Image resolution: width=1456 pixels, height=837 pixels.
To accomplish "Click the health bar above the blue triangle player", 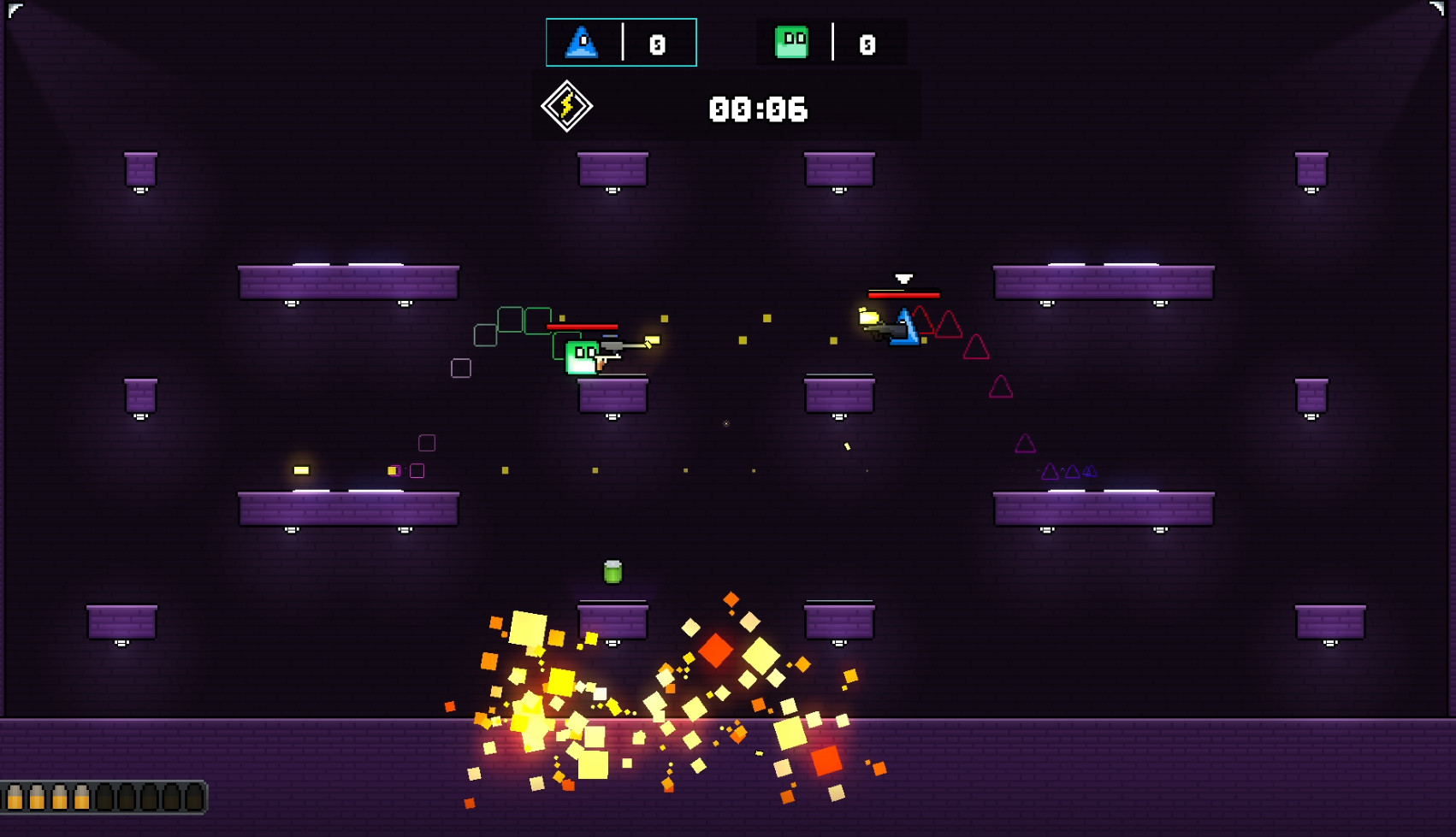I will 904,293.
